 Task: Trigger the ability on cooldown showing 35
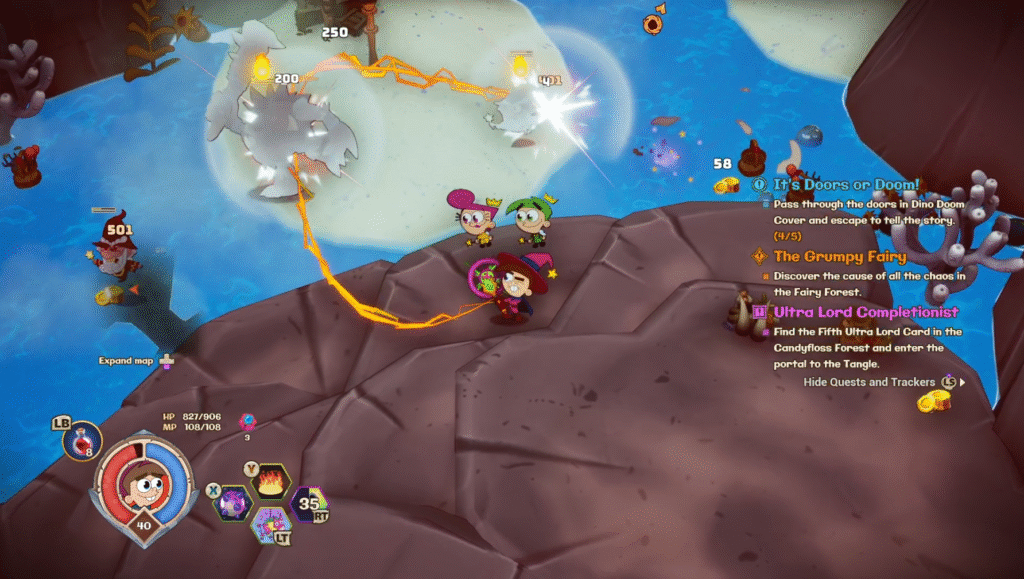click(308, 504)
